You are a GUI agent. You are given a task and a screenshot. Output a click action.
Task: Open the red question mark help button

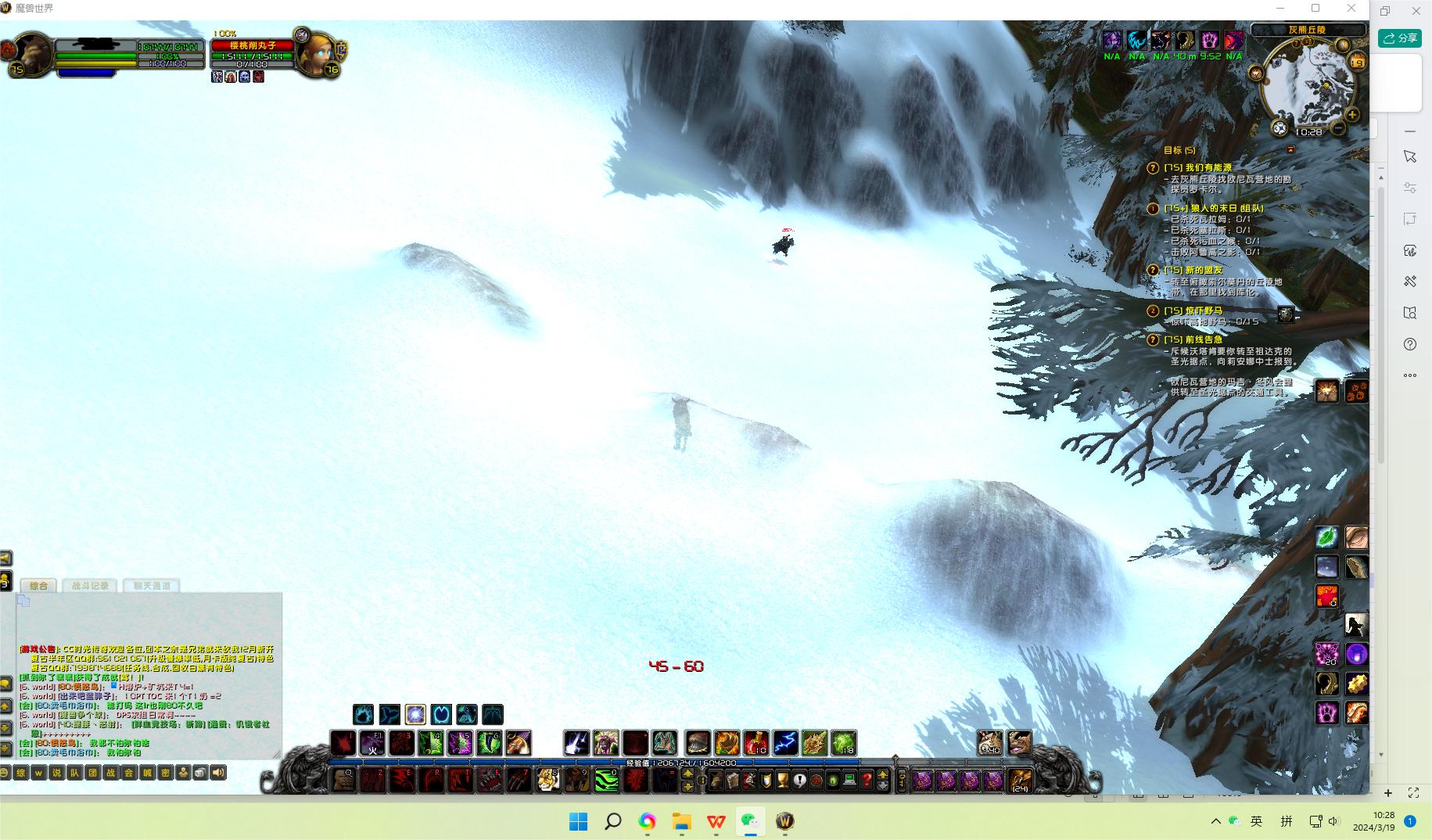pos(867,780)
